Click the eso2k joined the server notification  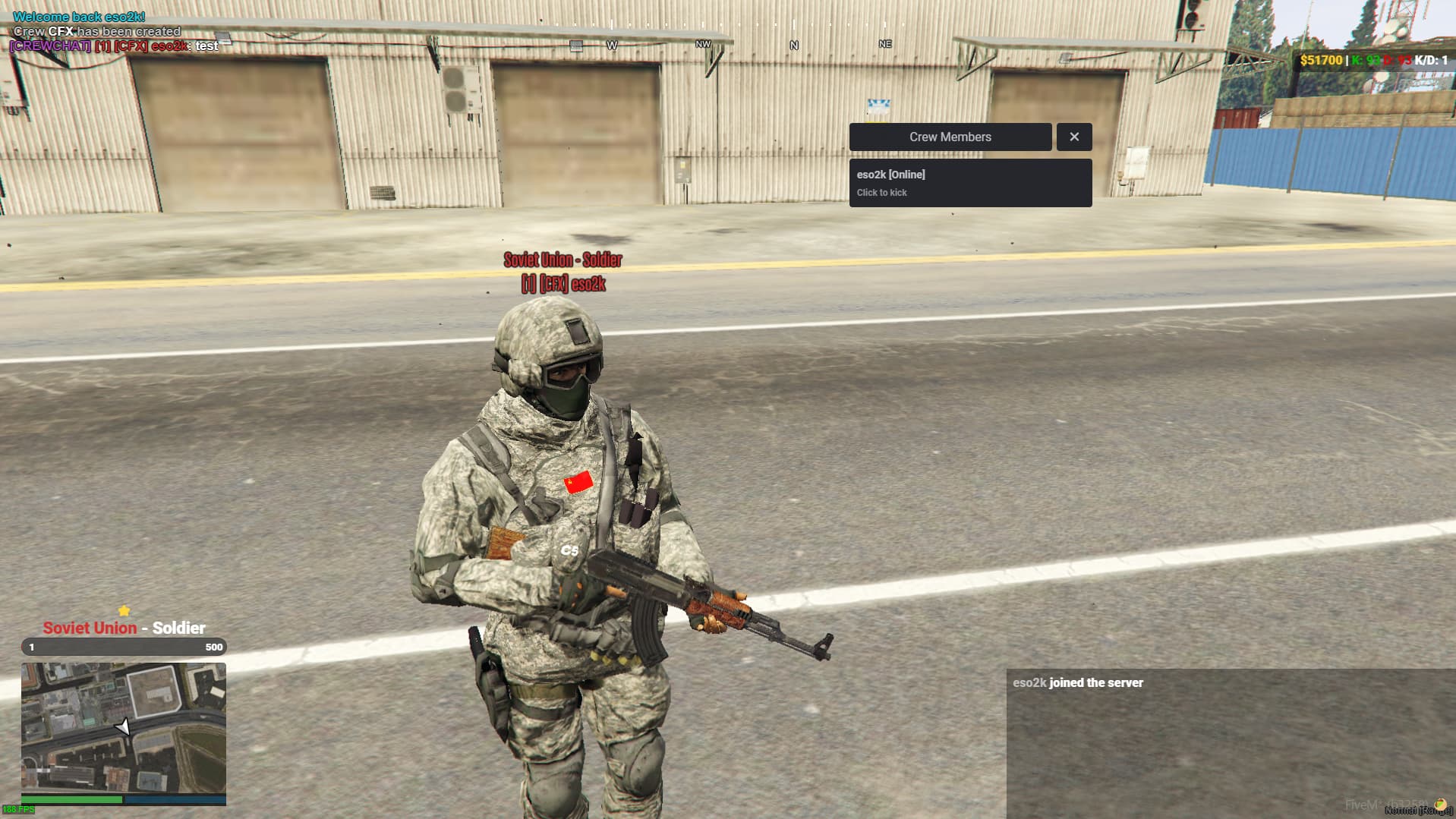[1077, 682]
